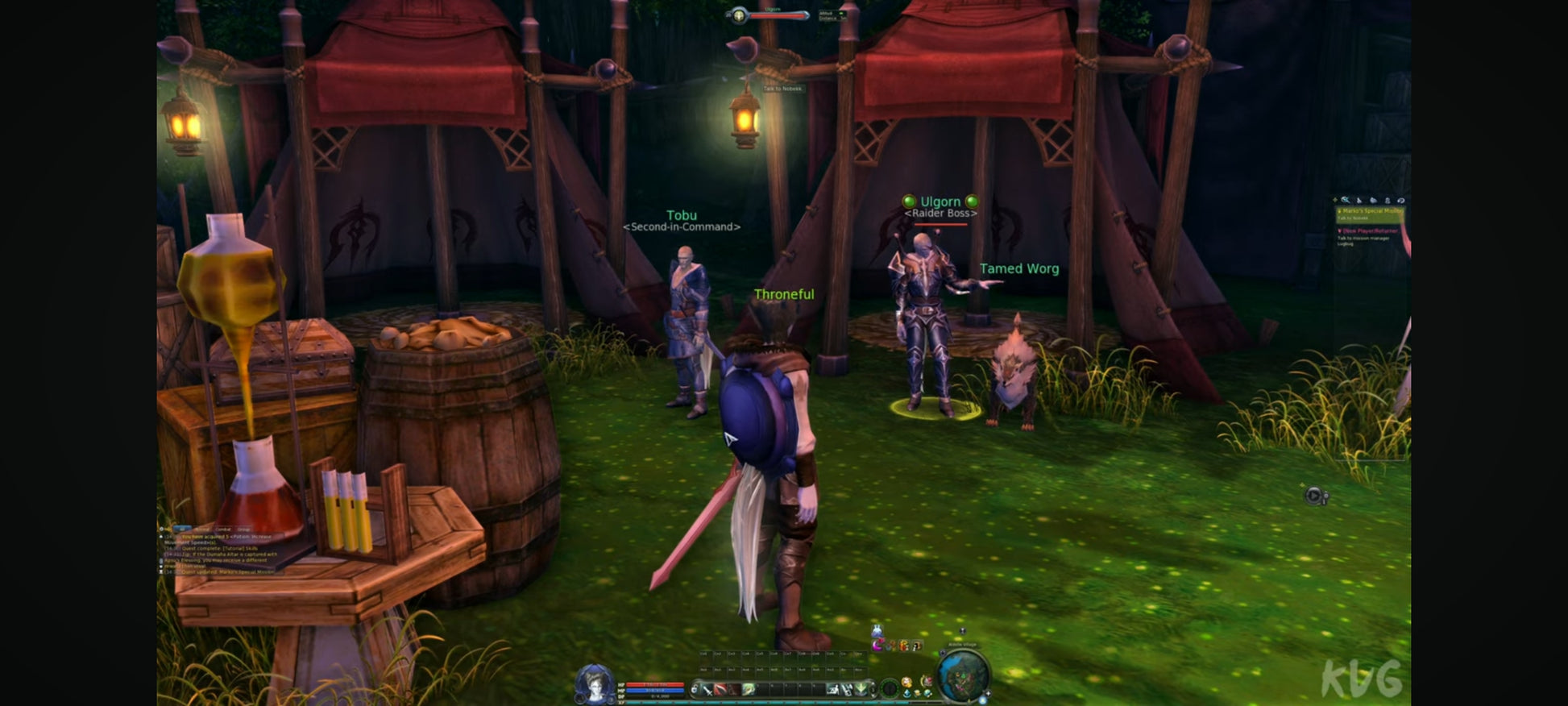Viewport: 1568px width, 706px height.
Task: Select the All chat tab
Action: click(182, 529)
